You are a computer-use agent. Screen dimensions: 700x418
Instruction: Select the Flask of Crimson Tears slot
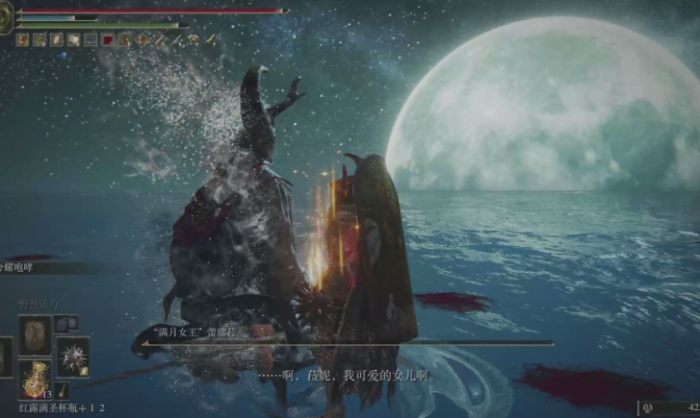[35, 379]
